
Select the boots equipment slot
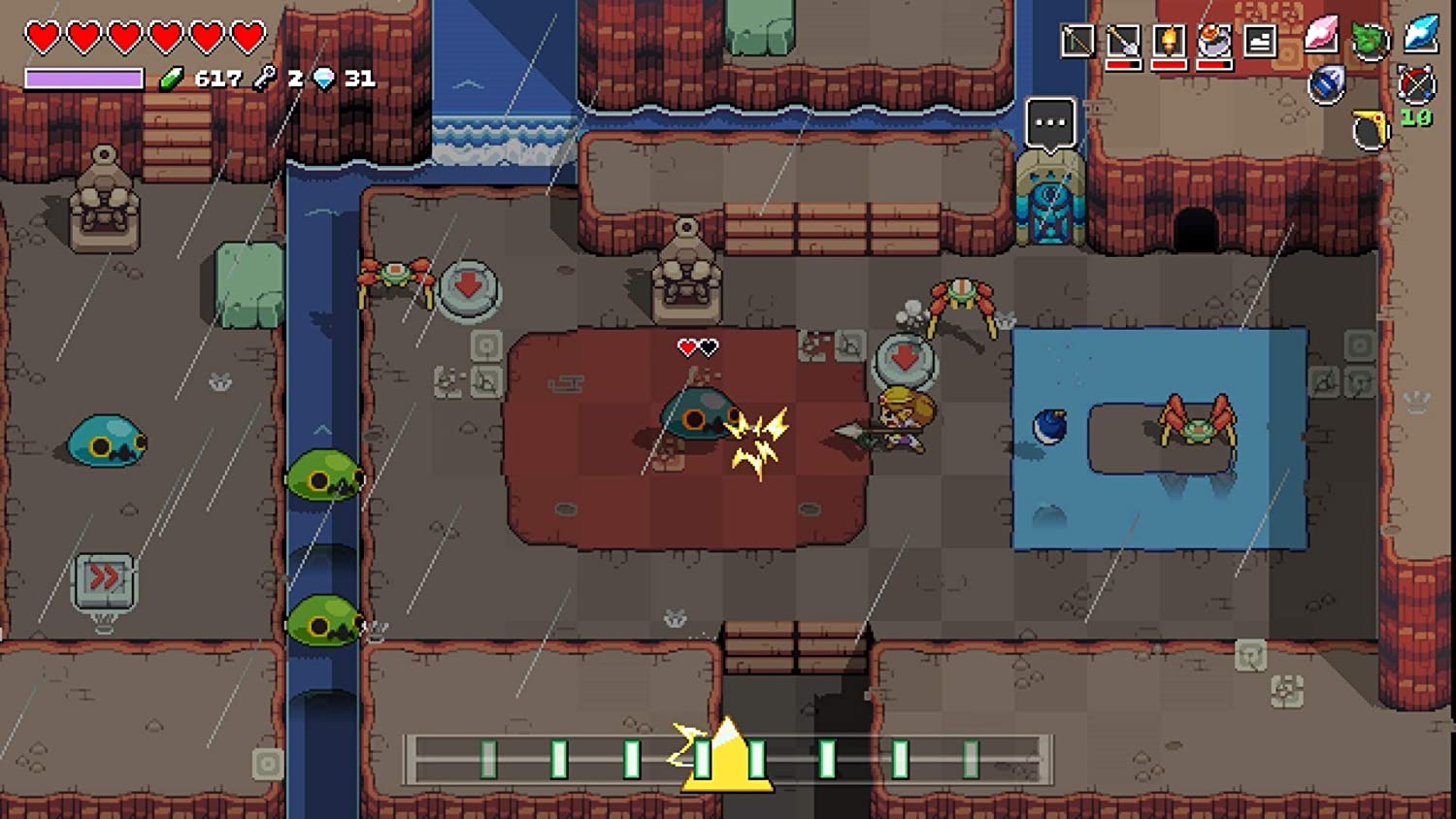pyautogui.click(x=1260, y=41)
